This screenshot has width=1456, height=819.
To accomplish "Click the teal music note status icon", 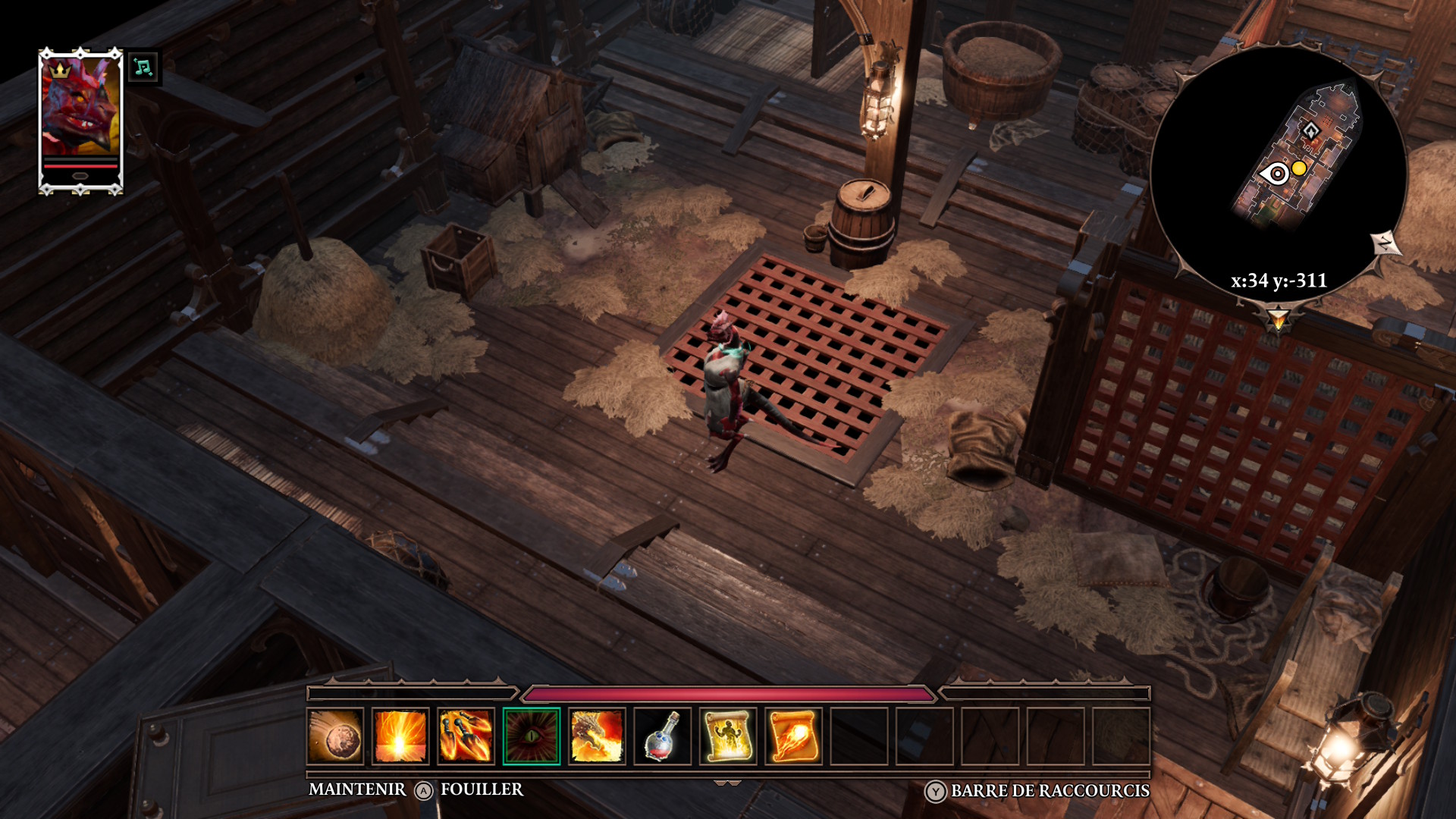I will [x=143, y=67].
